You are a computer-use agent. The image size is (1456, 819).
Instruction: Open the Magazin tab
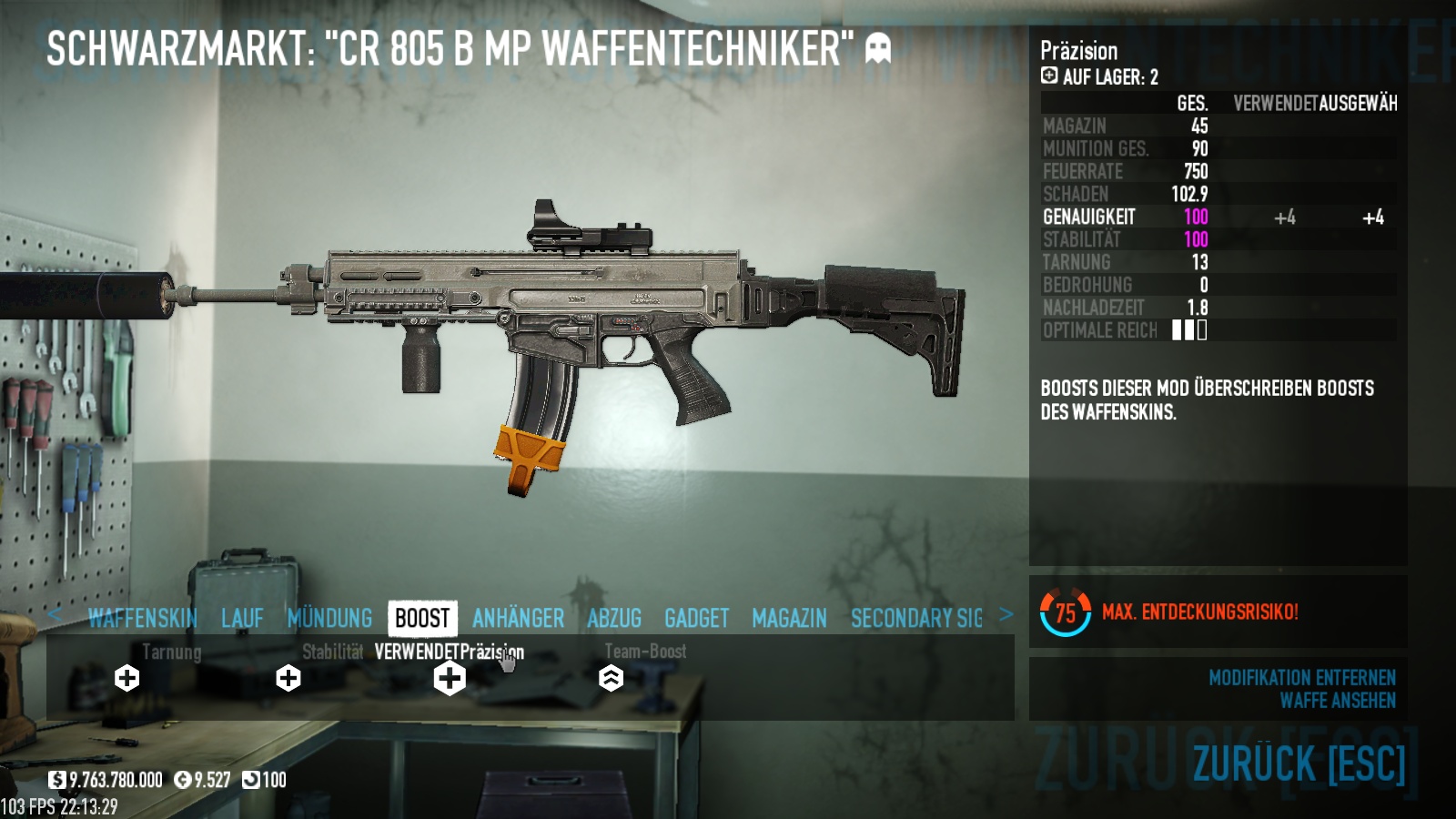pyautogui.click(x=789, y=619)
